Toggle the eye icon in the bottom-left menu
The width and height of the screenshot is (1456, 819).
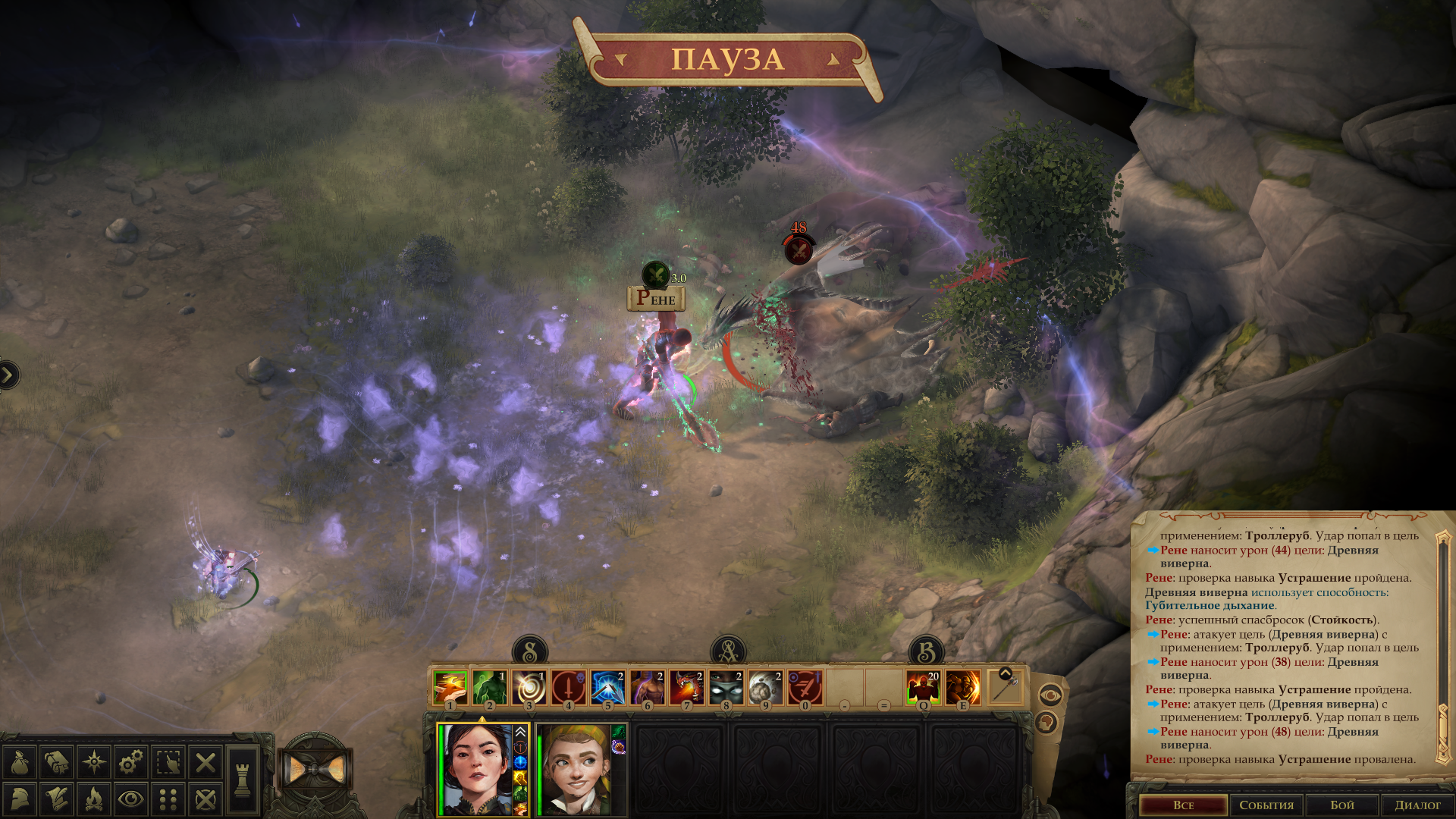click(x=131, y=799)
